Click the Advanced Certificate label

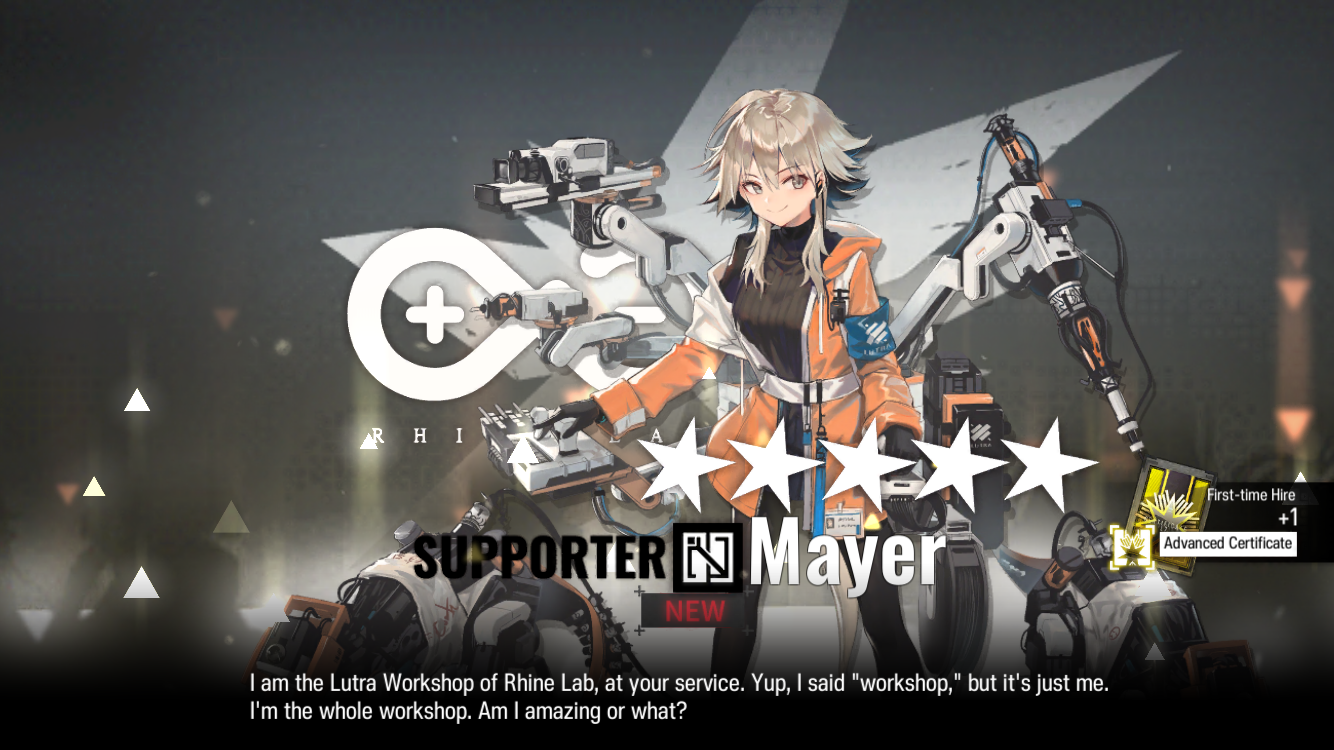[1229, 544]
